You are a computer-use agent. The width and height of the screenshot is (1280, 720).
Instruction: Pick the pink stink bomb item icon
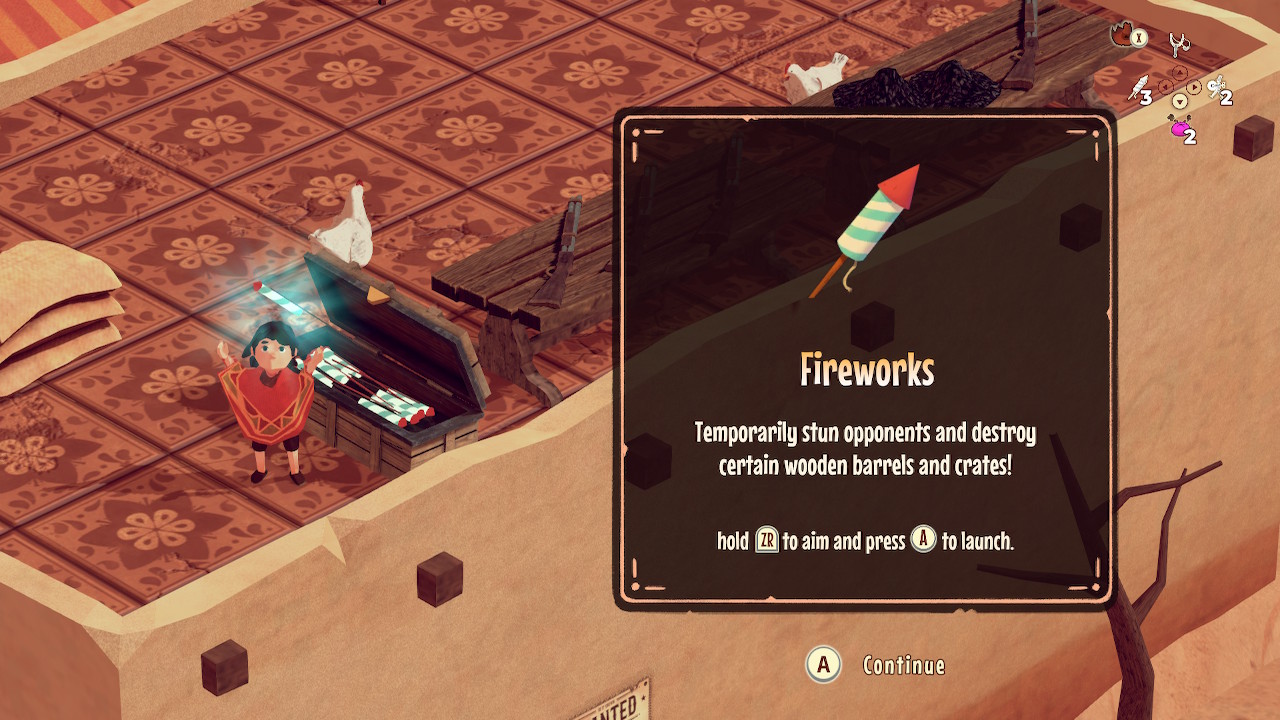tap(1179, 127)
